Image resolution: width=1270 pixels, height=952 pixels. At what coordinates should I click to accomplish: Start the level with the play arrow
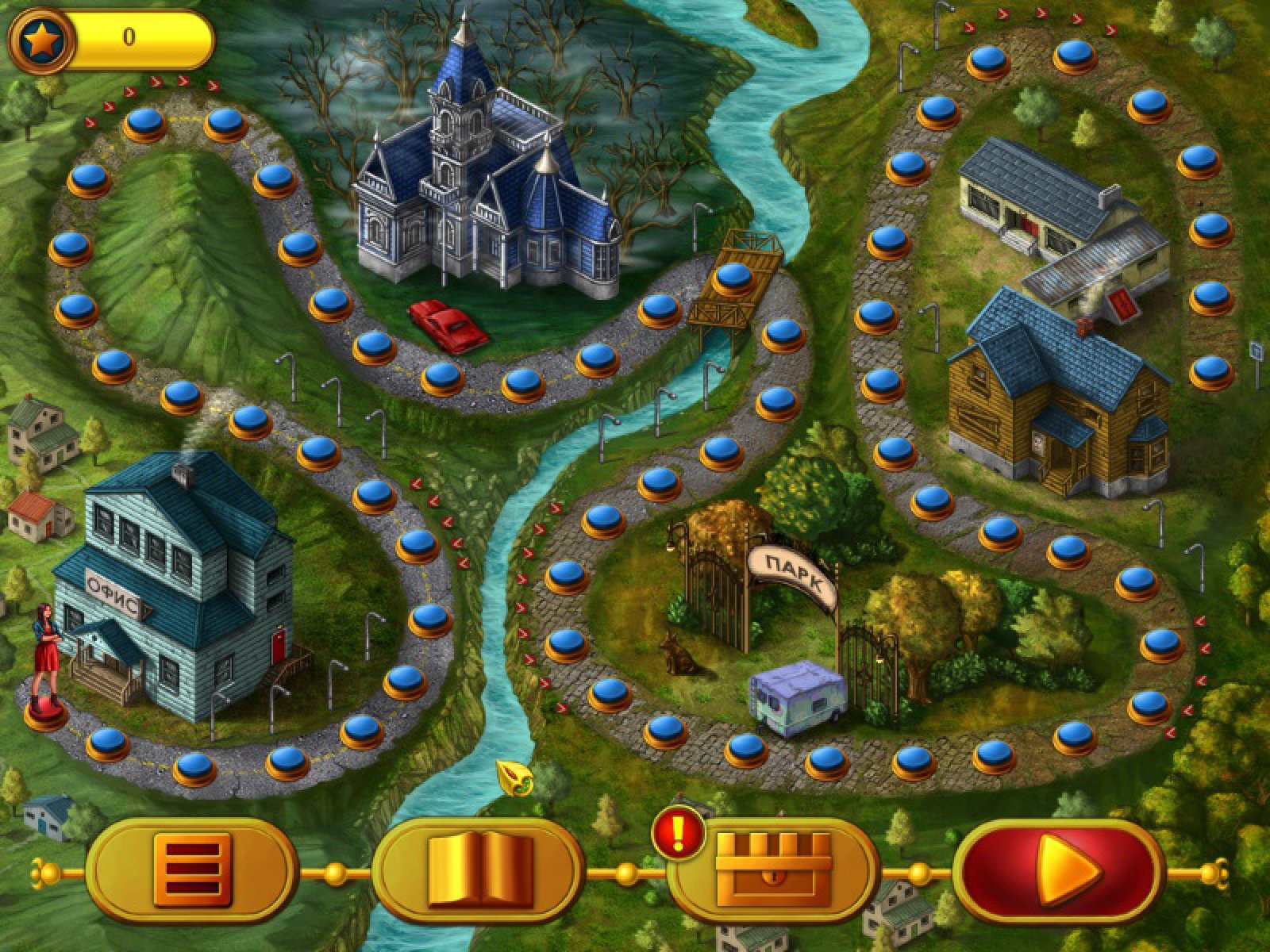1060,872
